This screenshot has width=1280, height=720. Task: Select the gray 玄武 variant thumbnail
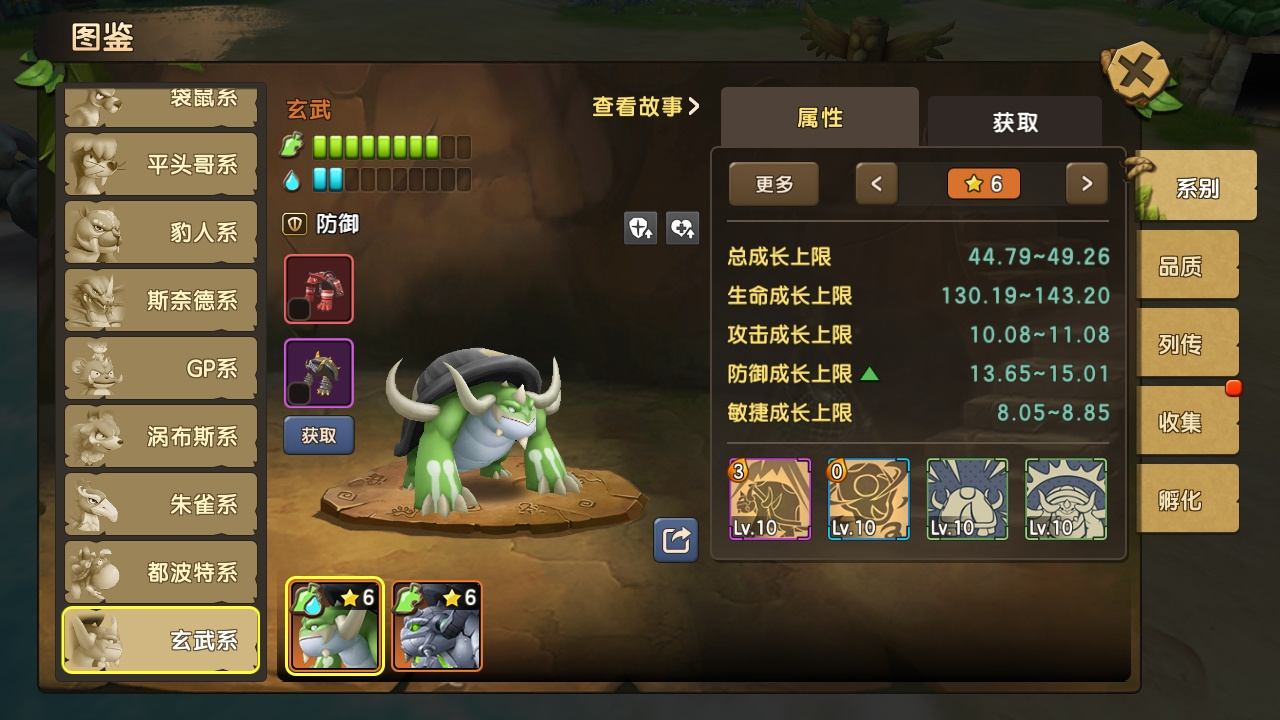(x=437, y=625)
